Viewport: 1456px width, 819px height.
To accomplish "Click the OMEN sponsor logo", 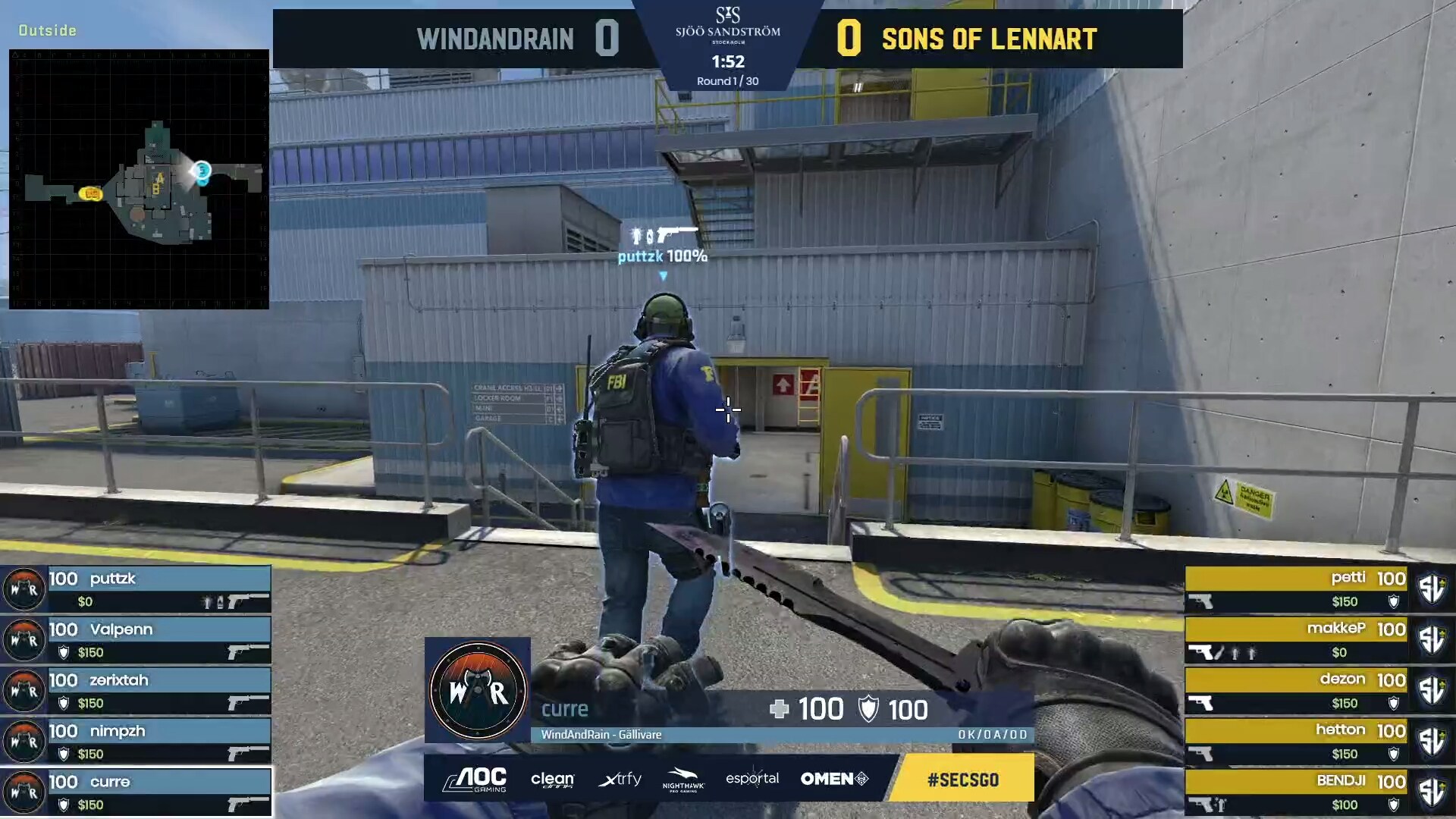I will (834, 779).
